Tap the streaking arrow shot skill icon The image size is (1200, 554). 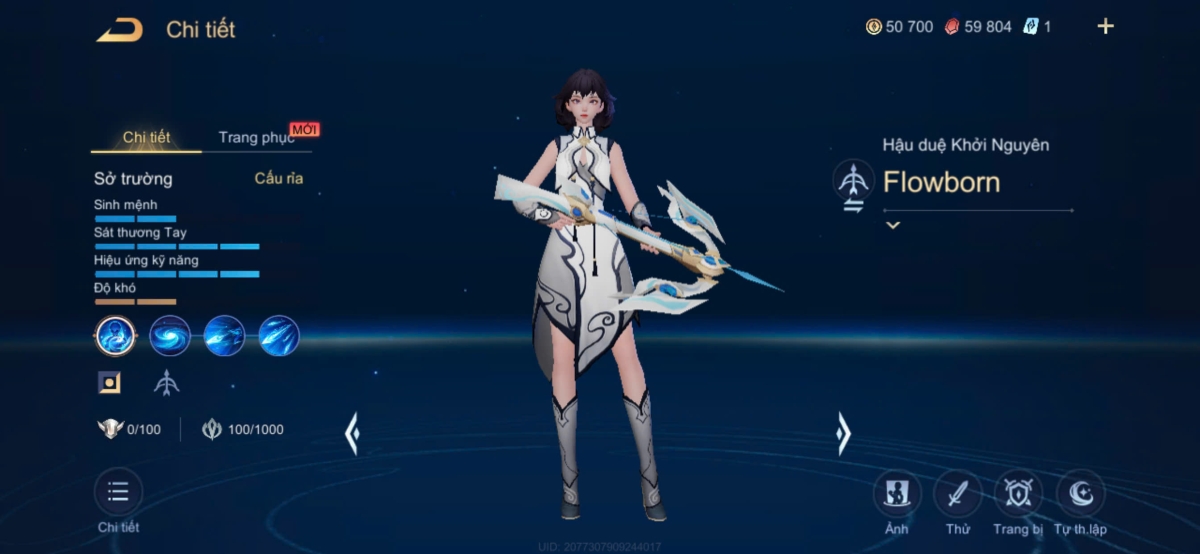(224, 336)
